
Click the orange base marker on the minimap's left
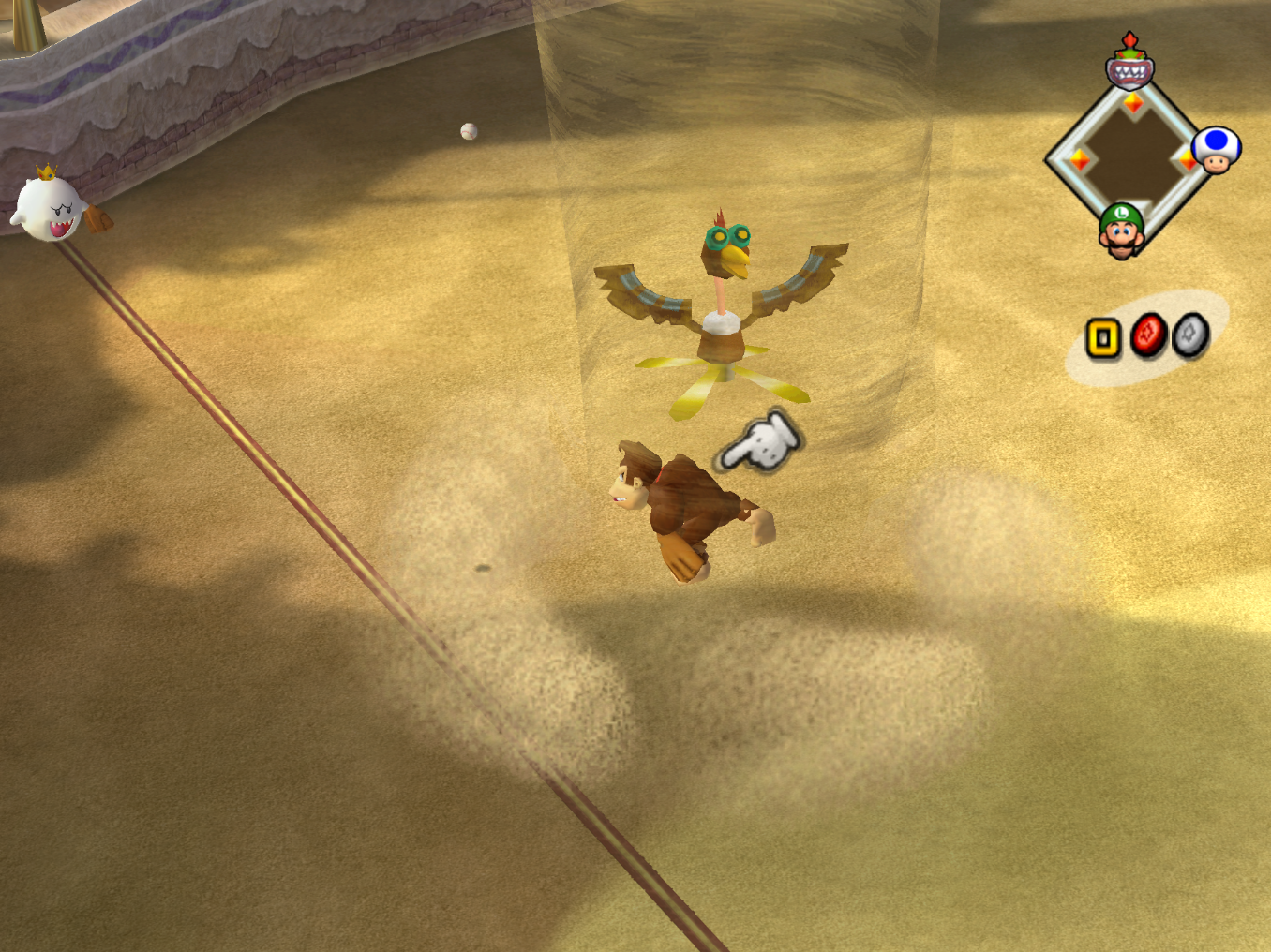click(x=1081, y=158)
